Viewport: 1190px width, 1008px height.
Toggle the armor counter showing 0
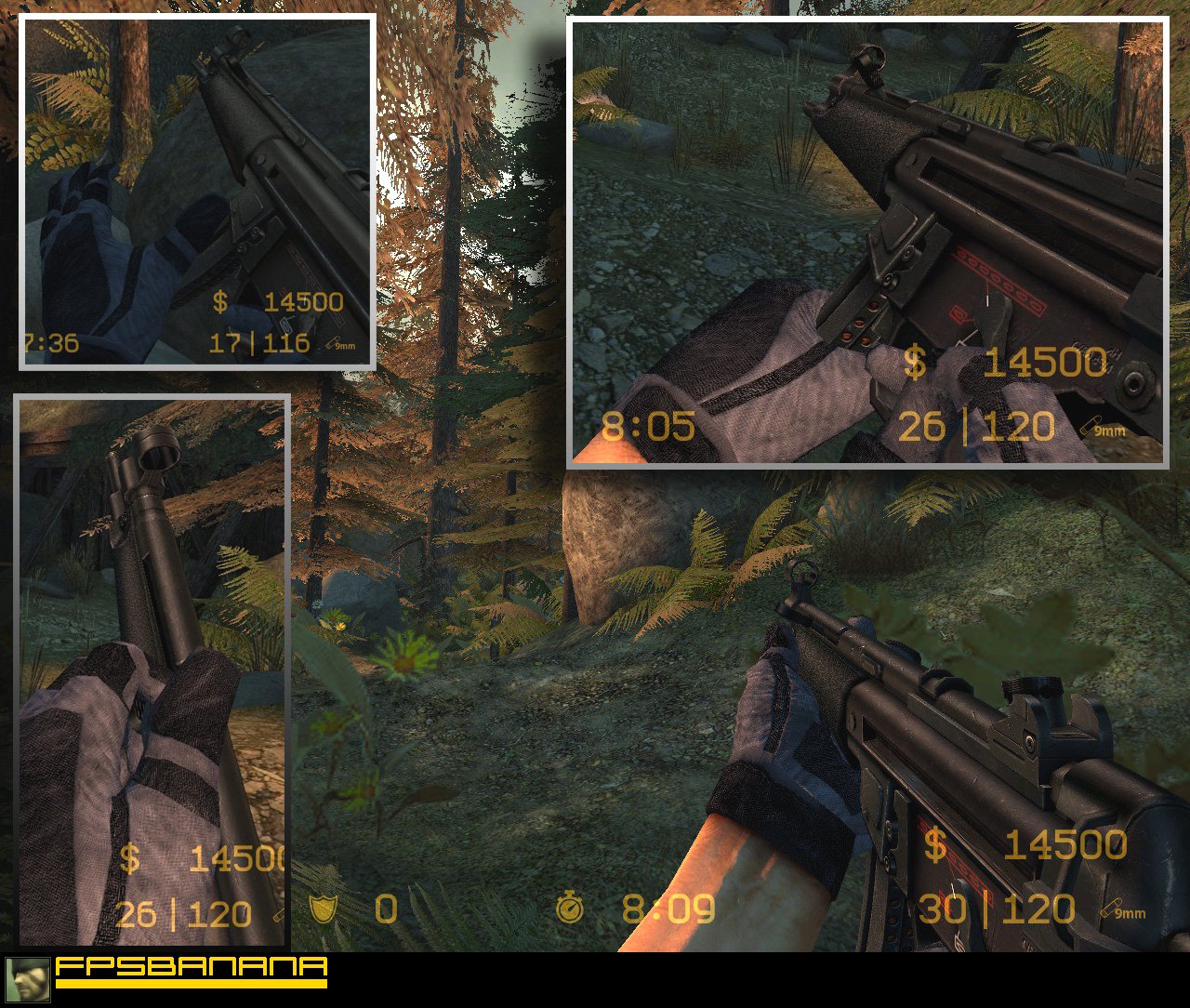387,909
